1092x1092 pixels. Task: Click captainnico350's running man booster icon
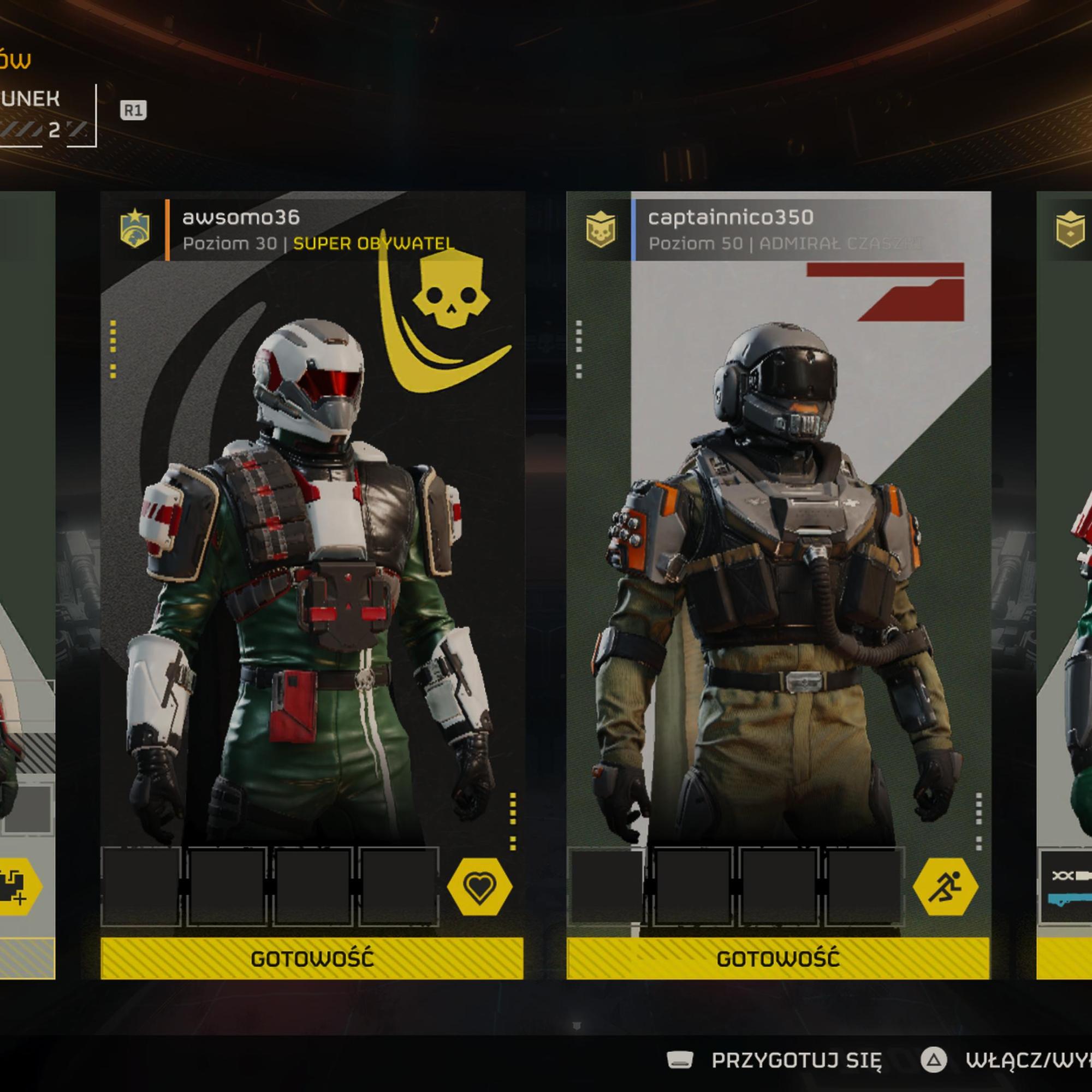[945, 887]
